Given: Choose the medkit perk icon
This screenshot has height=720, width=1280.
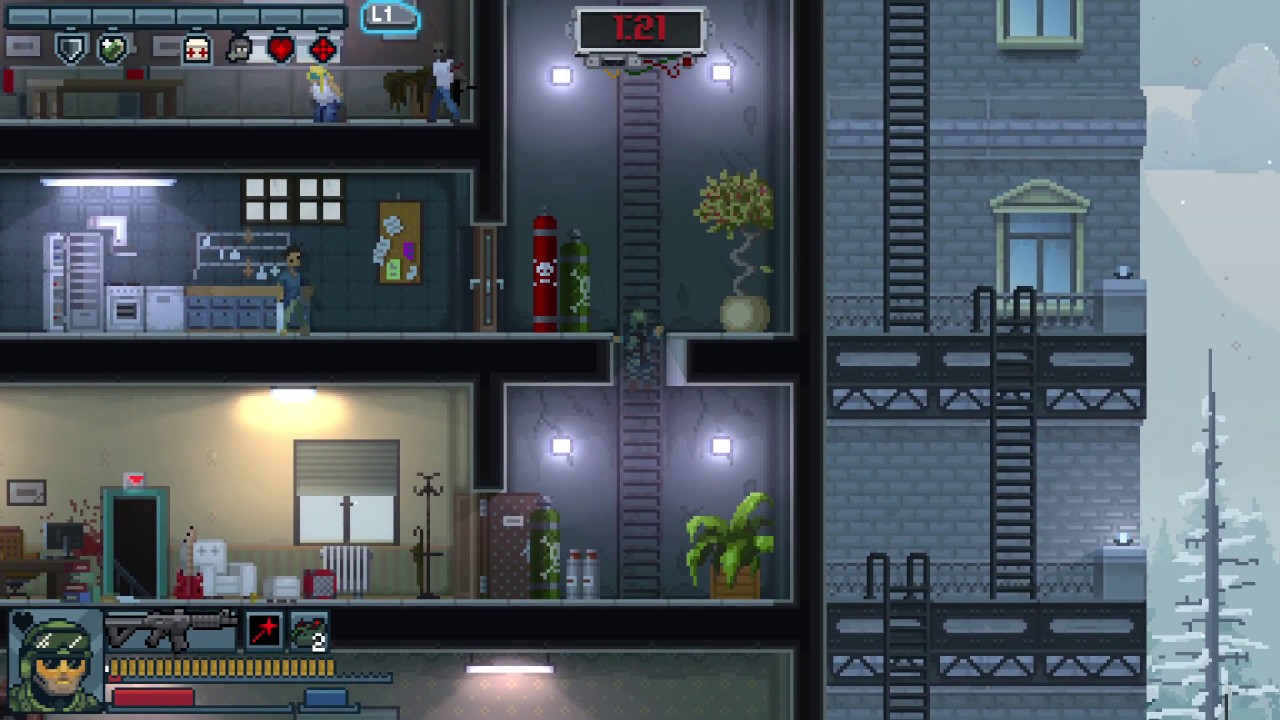Looking at the screenshot, I should (197, 49).
